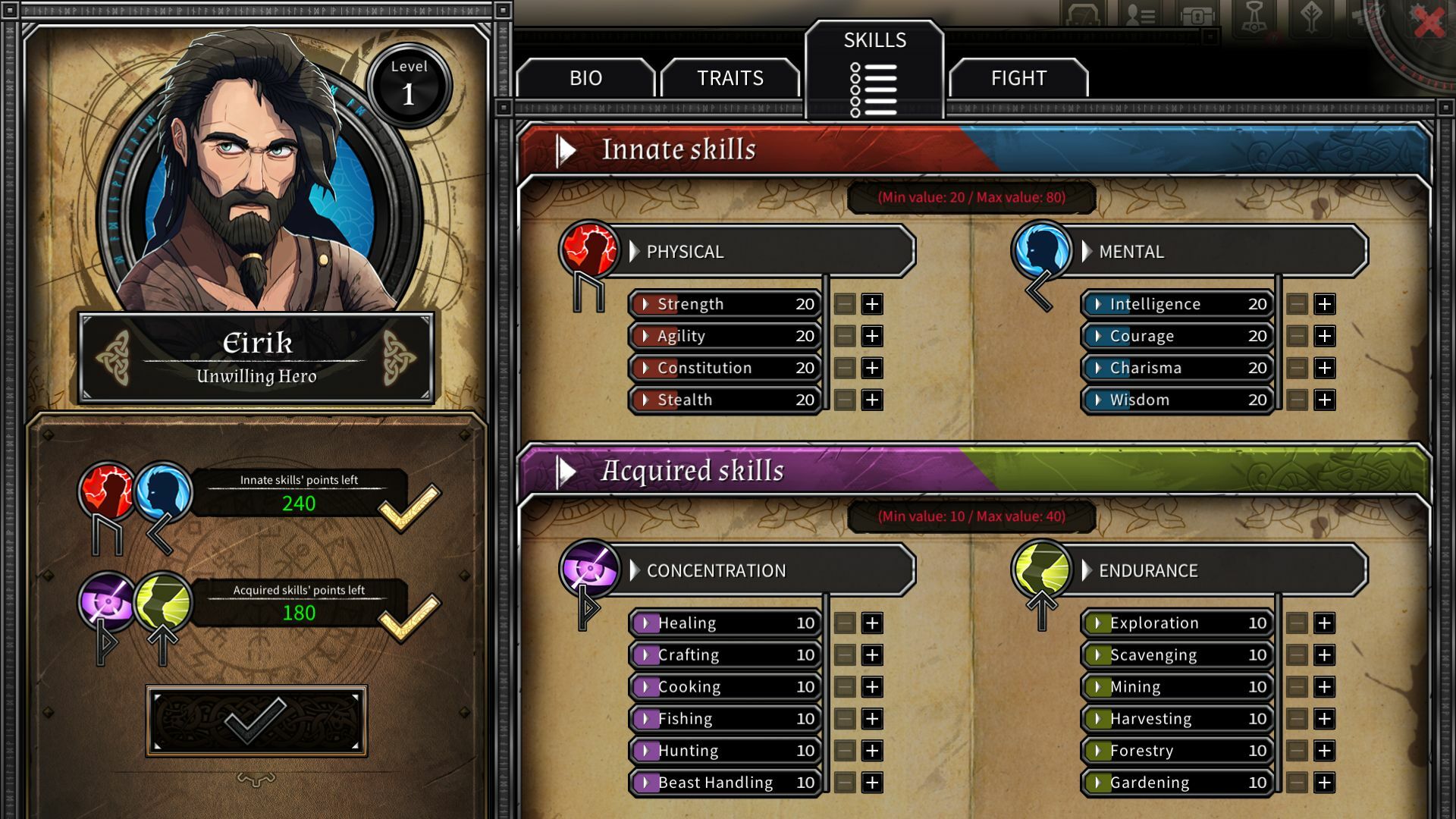Select the blue Mental skills head icon
This screenshot has height=819, width=1456.
[1040, 252]
